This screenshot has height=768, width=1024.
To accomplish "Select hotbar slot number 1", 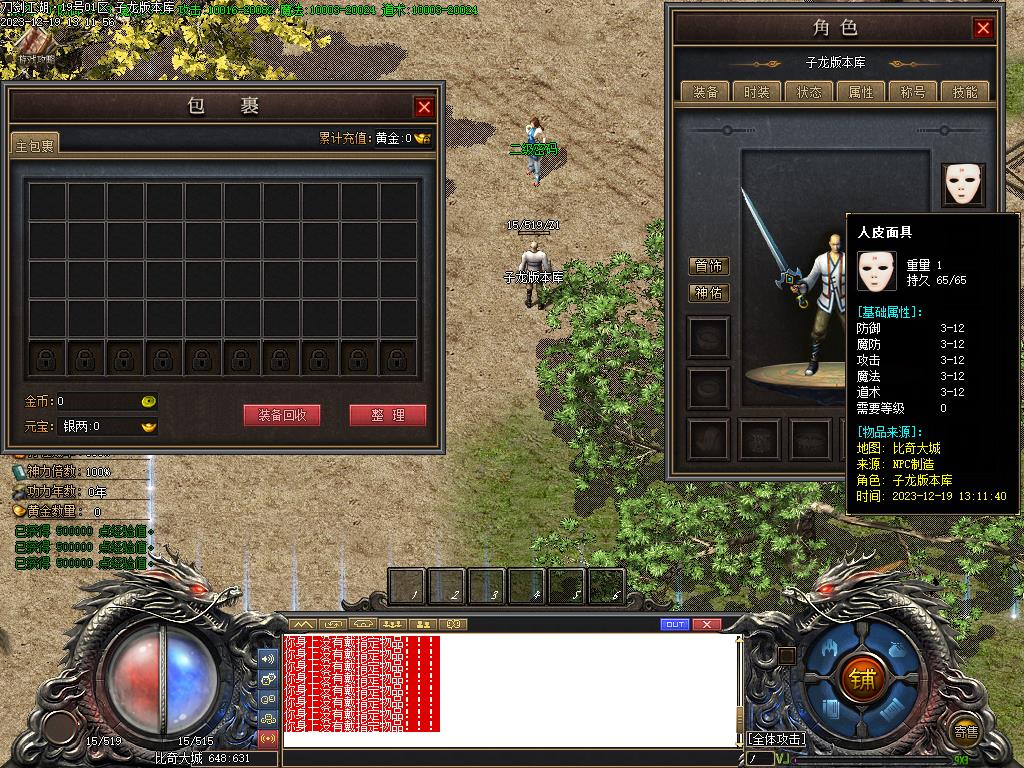I will coord(407,587).
